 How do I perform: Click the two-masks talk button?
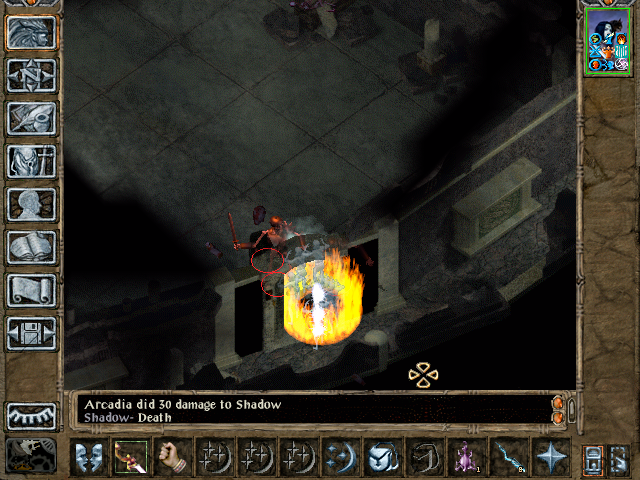coord(88,457)
